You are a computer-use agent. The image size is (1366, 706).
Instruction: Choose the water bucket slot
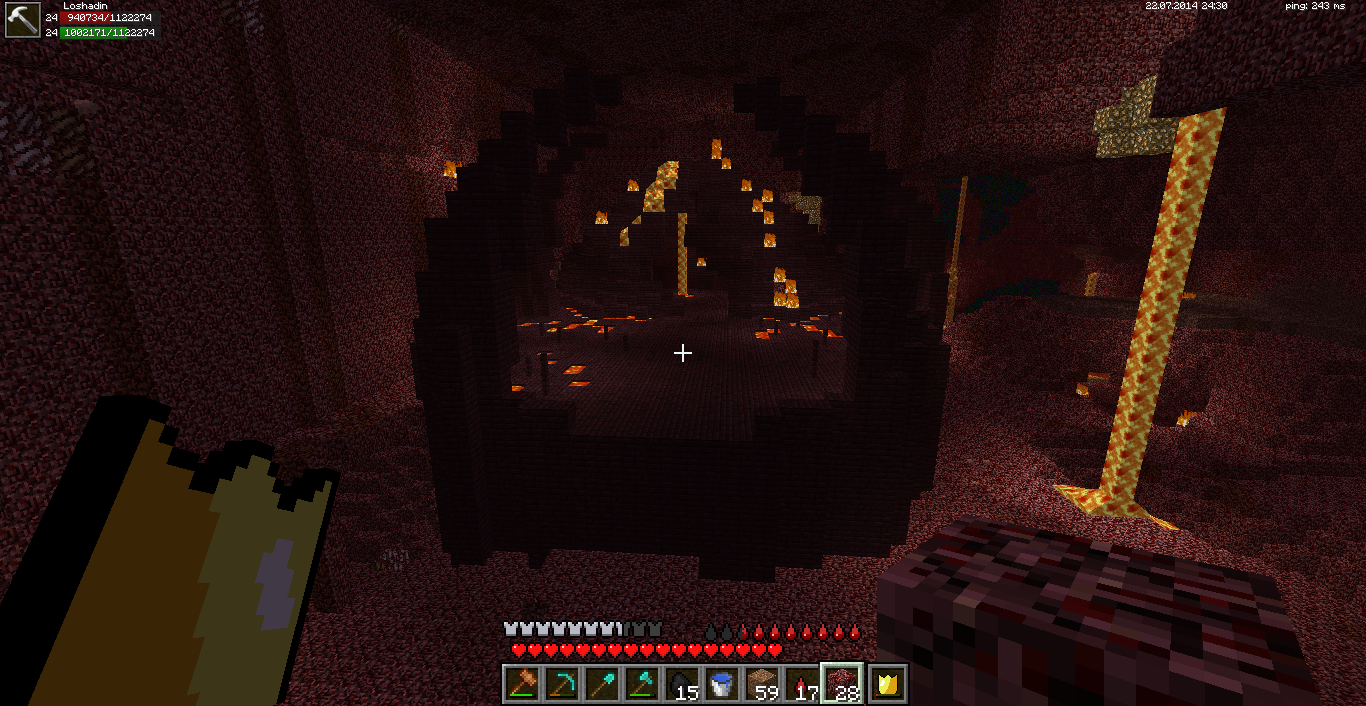tap(722, 685)
